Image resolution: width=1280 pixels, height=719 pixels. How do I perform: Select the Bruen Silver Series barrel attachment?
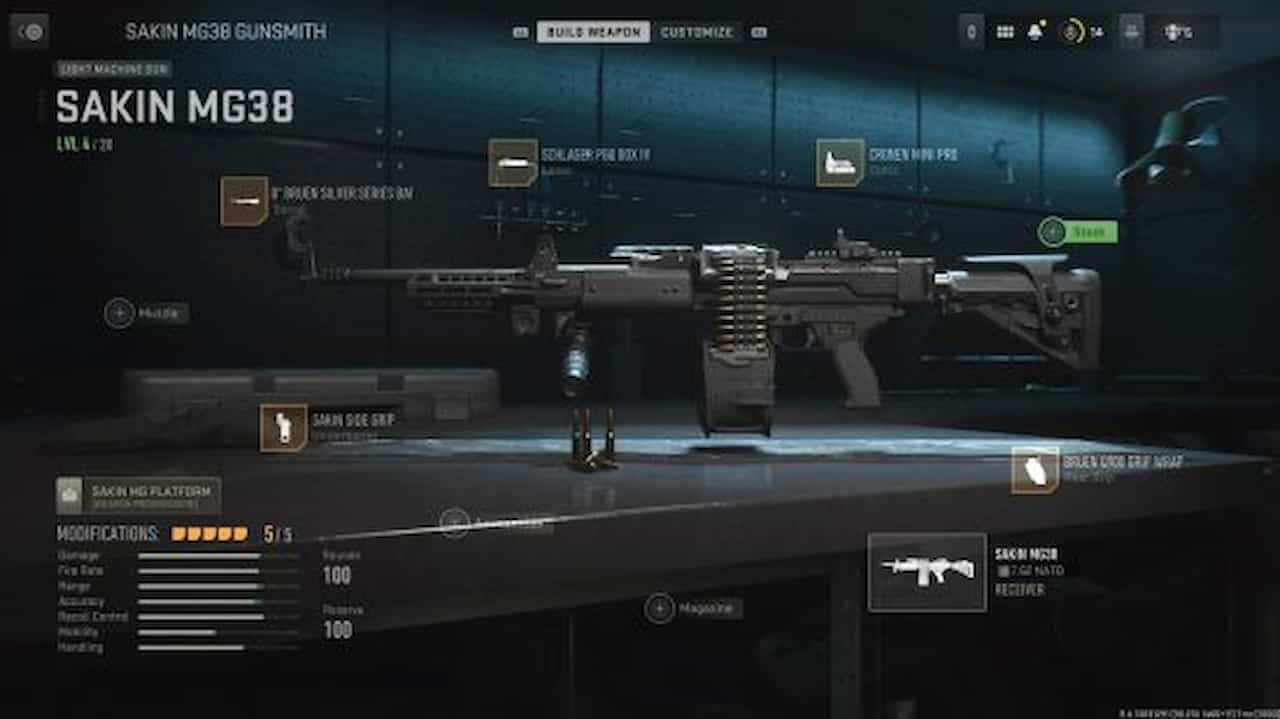[x=244, y=201]
